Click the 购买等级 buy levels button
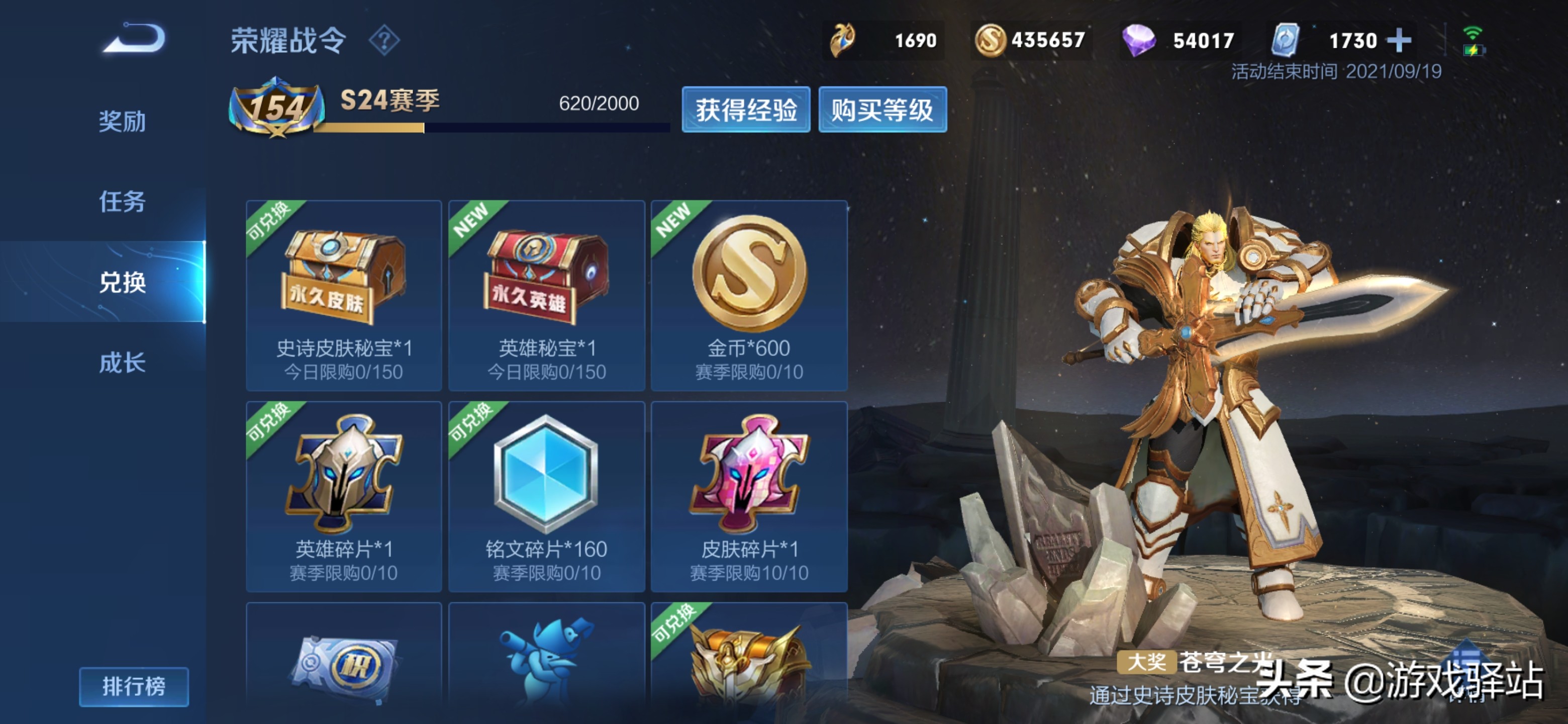This screenshot has height=724, width=1568. (x=882, y=110)
